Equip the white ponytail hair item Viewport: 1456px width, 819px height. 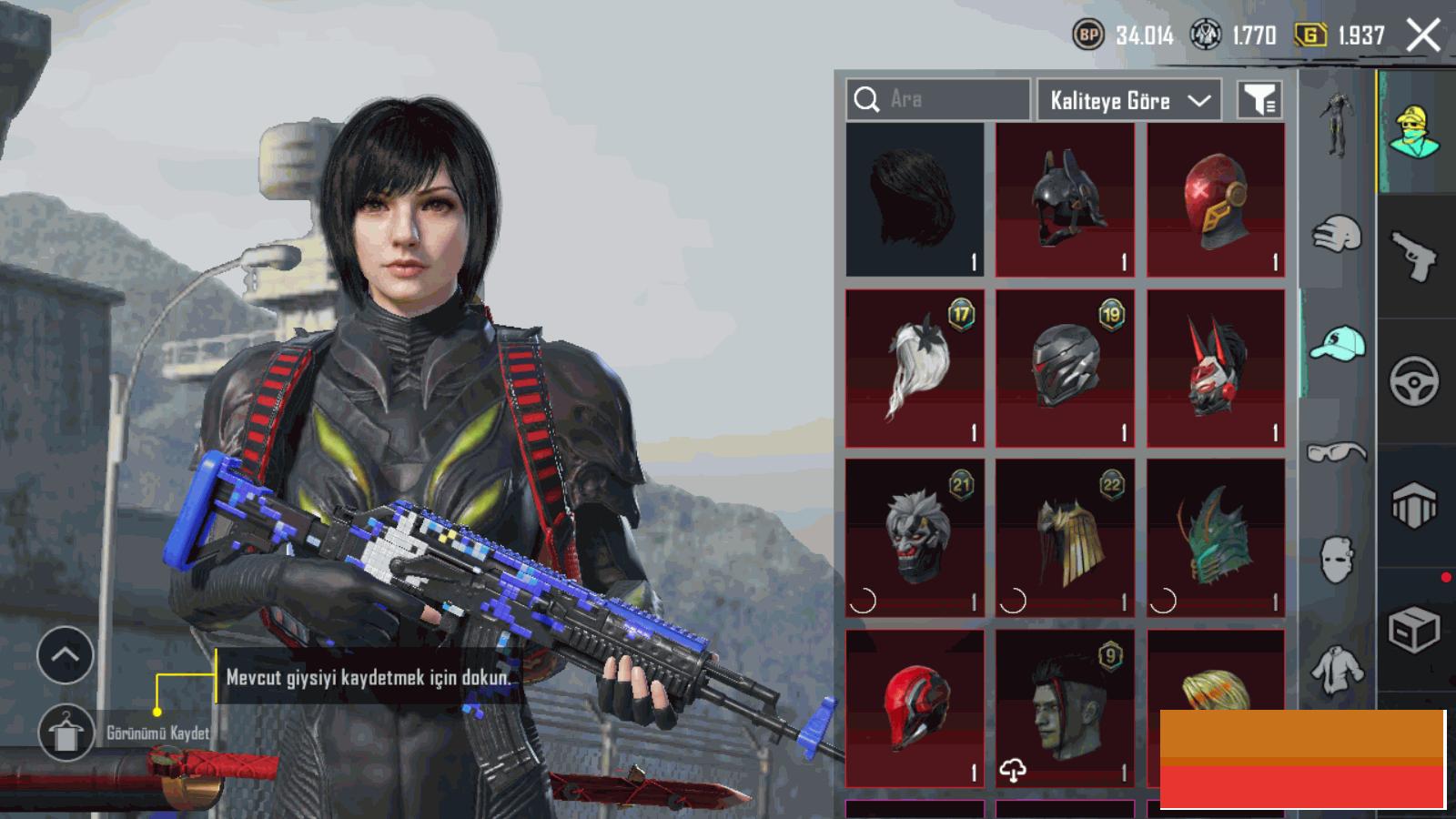[915, 369]
